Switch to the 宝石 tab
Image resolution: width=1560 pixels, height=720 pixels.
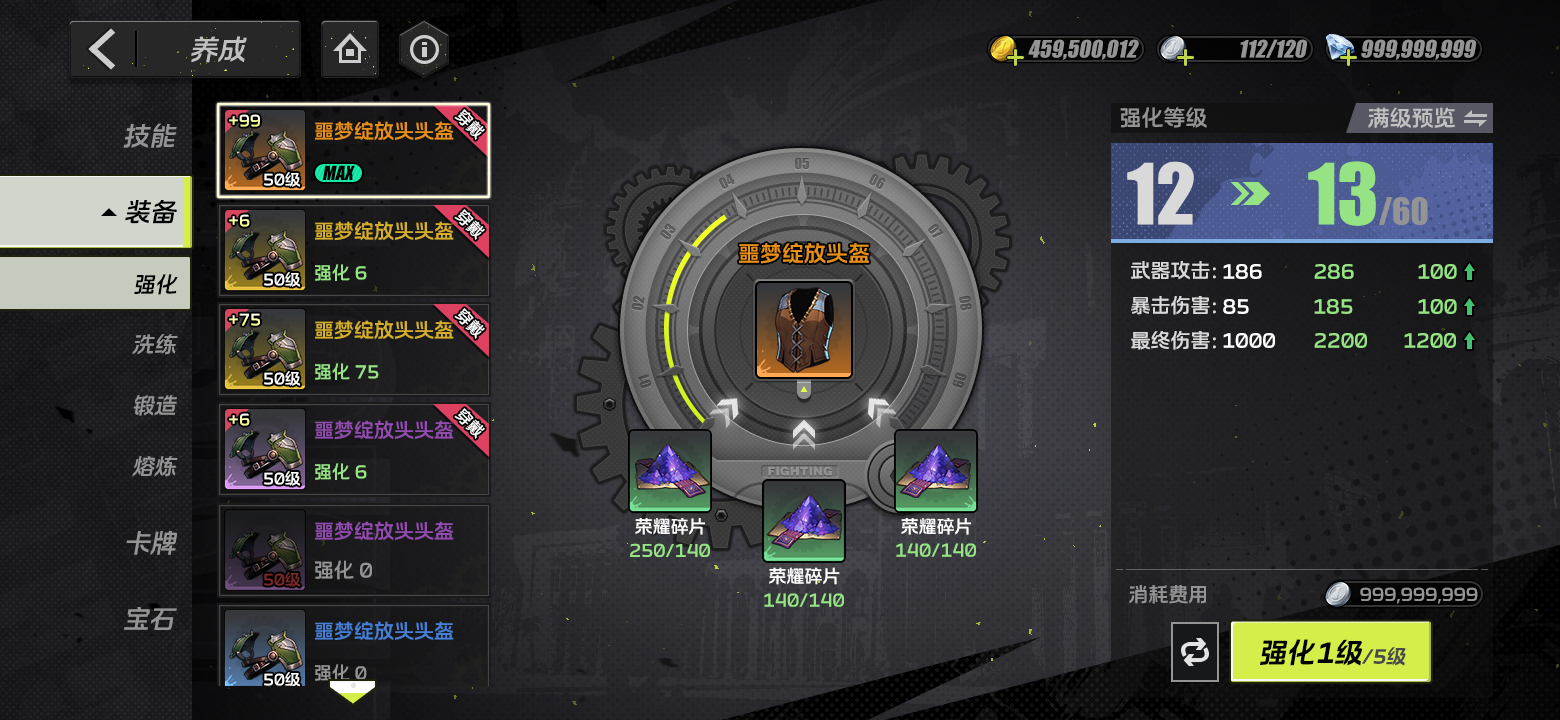[150, 620]
